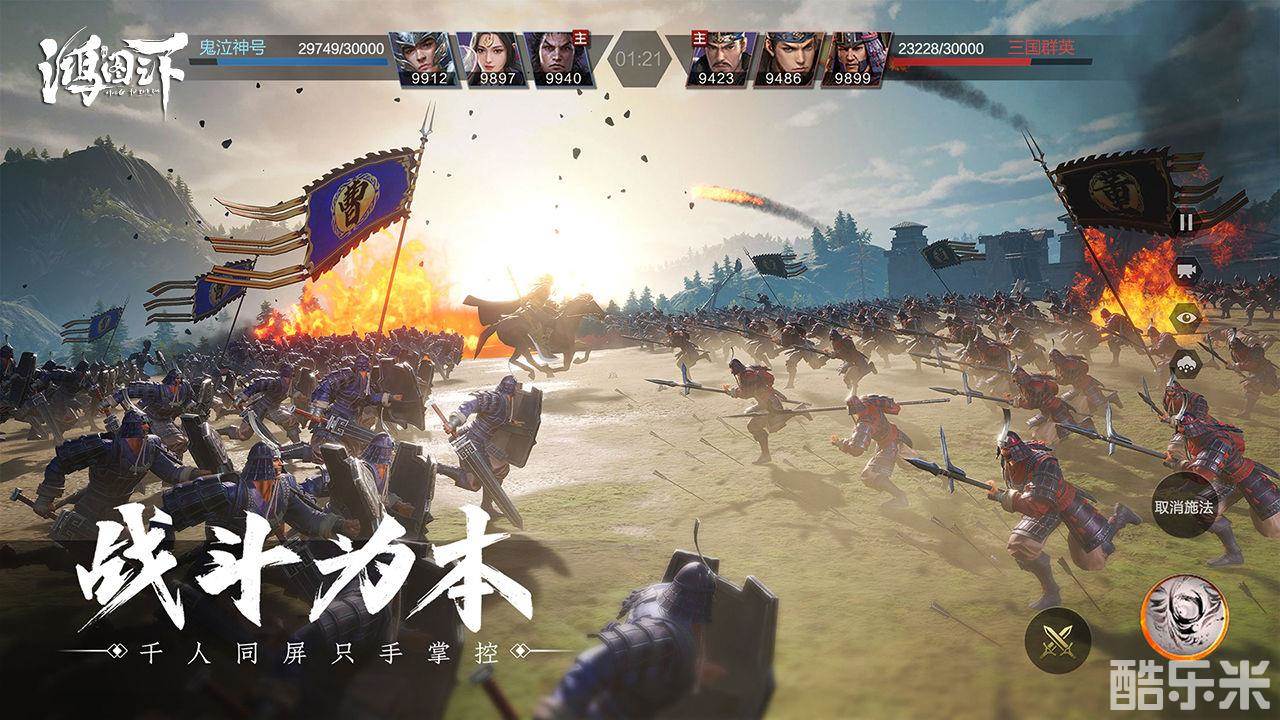Screen dimensions: 1280x720
Task: Toggle UI visibility with the eye icon
Action: [x=1188, y=315]
